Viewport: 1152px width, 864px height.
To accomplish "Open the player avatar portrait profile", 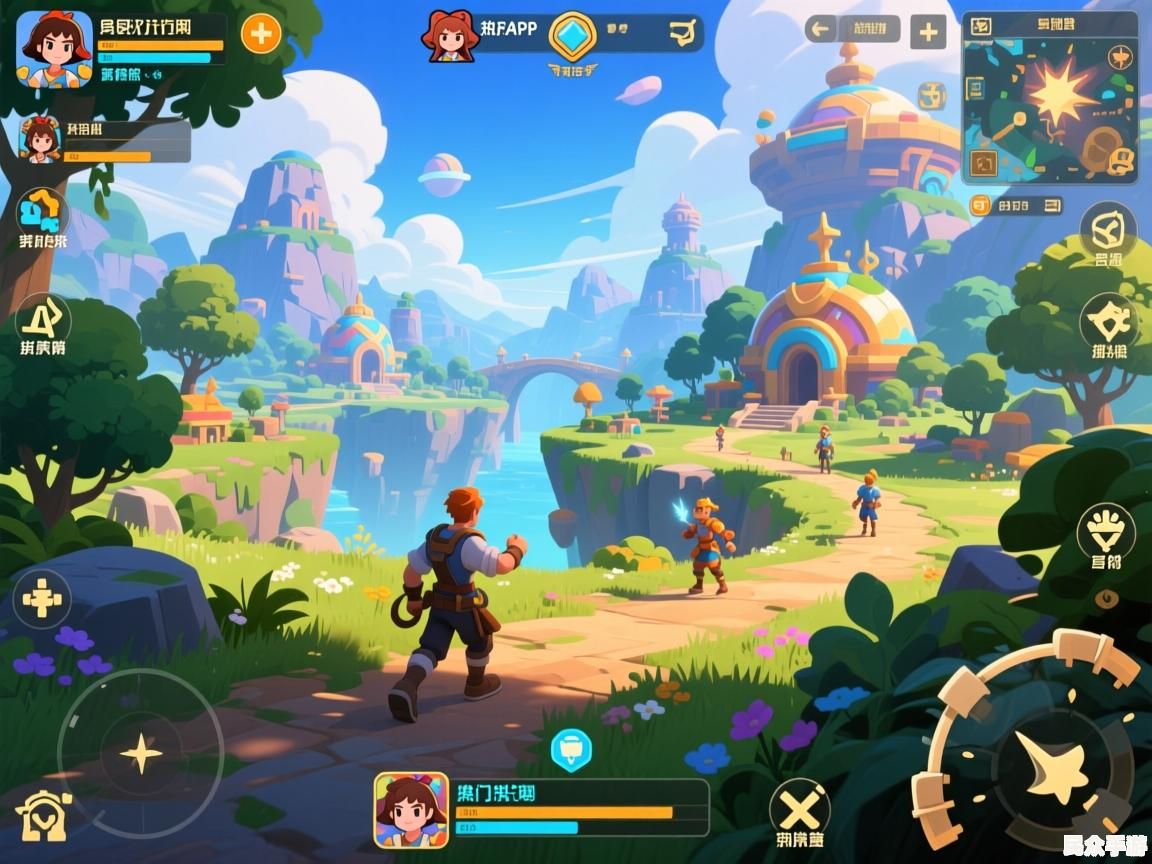I will pyautogui.click(x=54, y=49).
